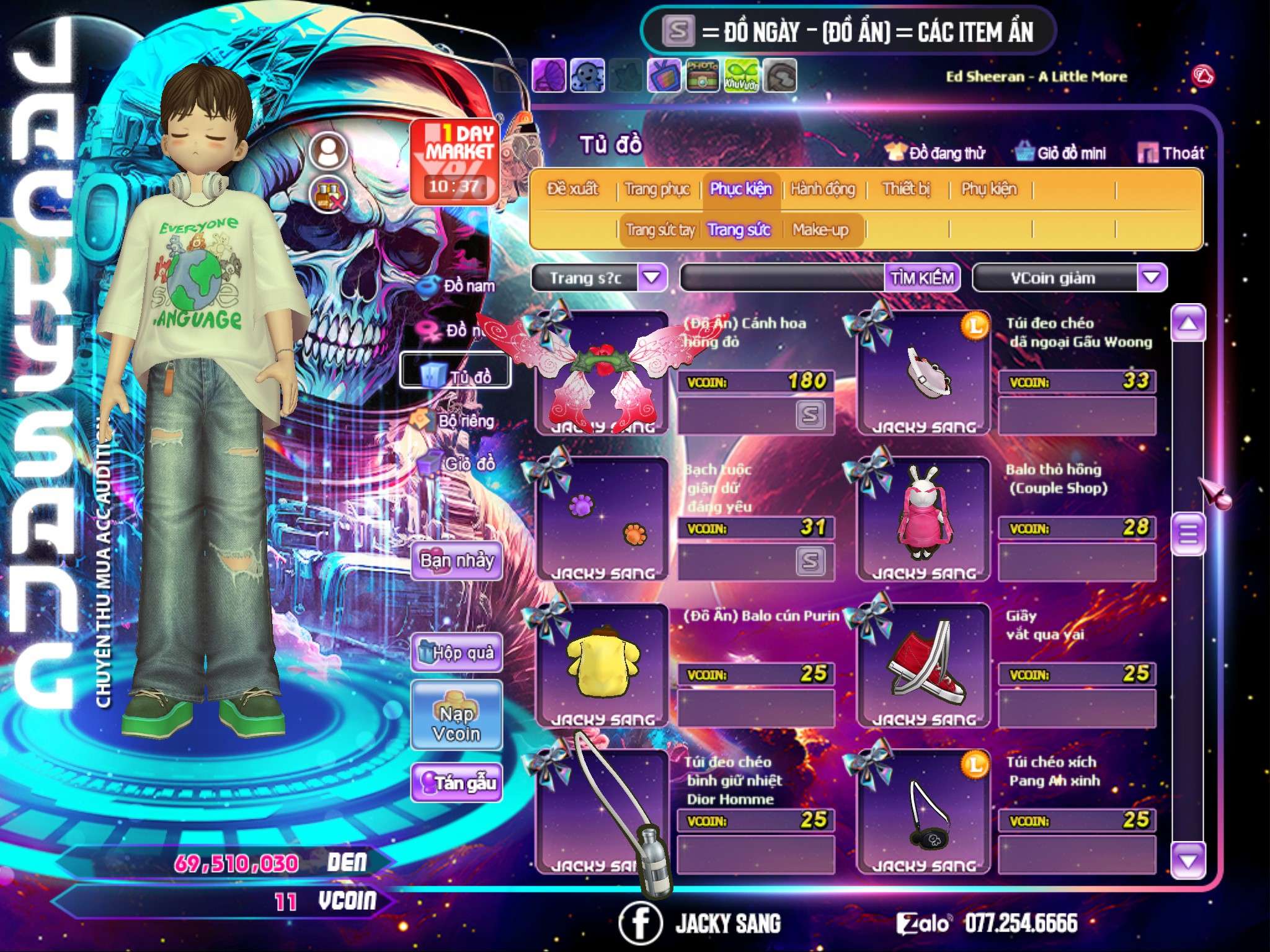Viewport: 1270px width, 952px height.
Task: Open the Hộp quà gift box
Action: point(457,653)
